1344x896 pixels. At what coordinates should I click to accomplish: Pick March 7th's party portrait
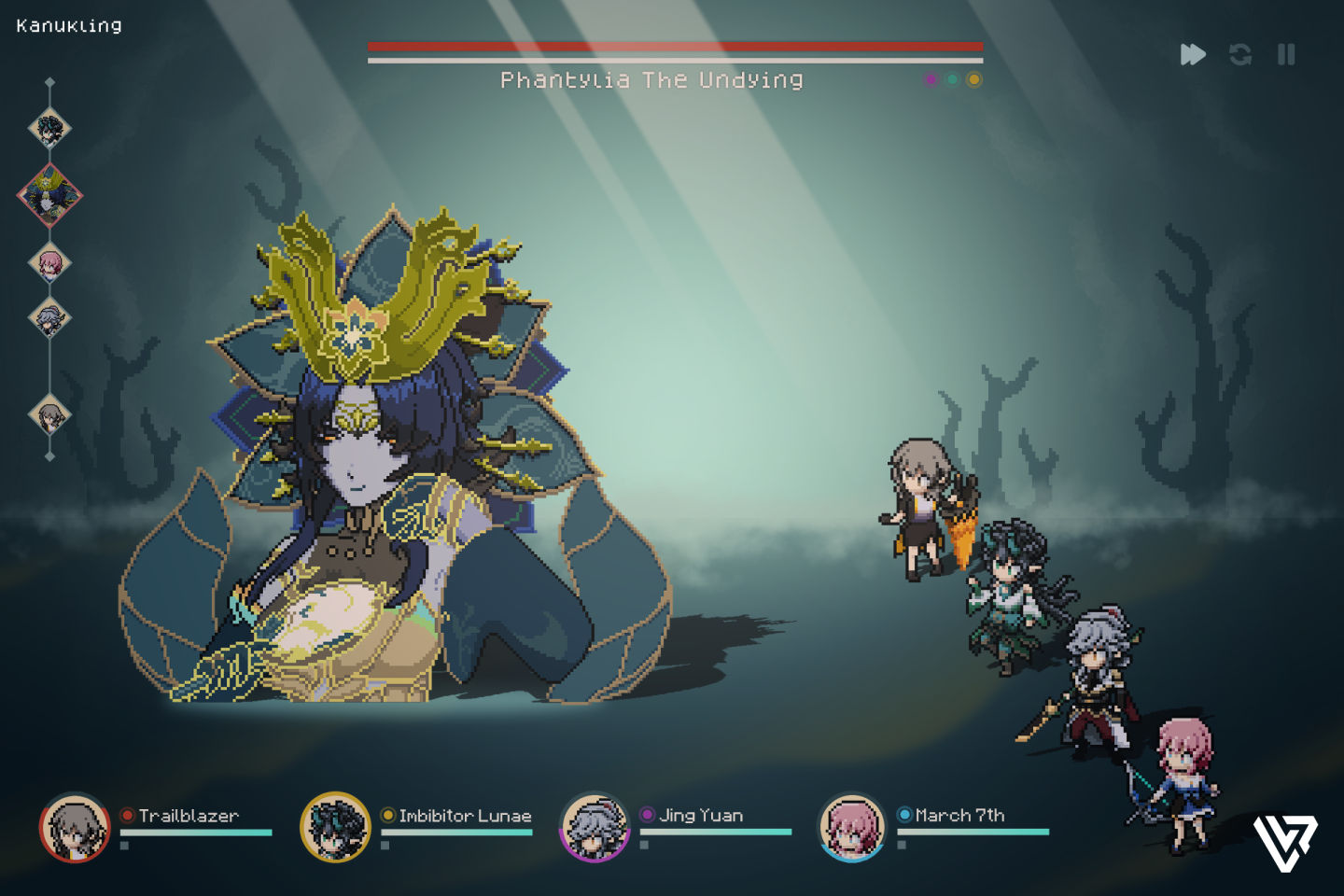point(851,827)
